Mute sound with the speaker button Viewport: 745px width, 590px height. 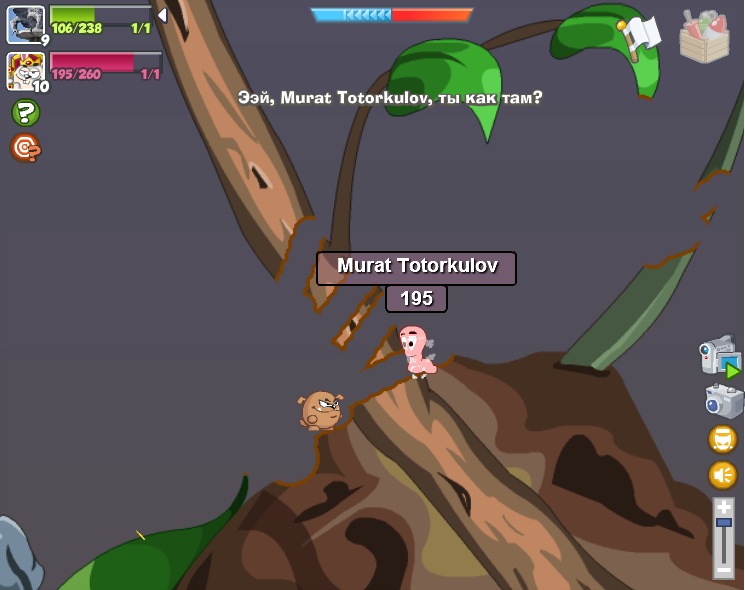723,474
